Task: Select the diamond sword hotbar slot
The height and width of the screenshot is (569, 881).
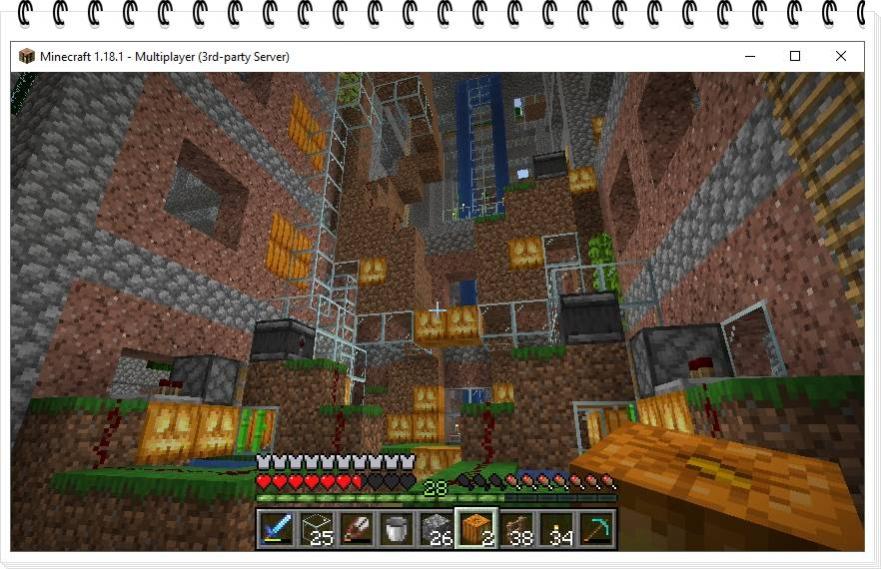Action: pos(275,528)
